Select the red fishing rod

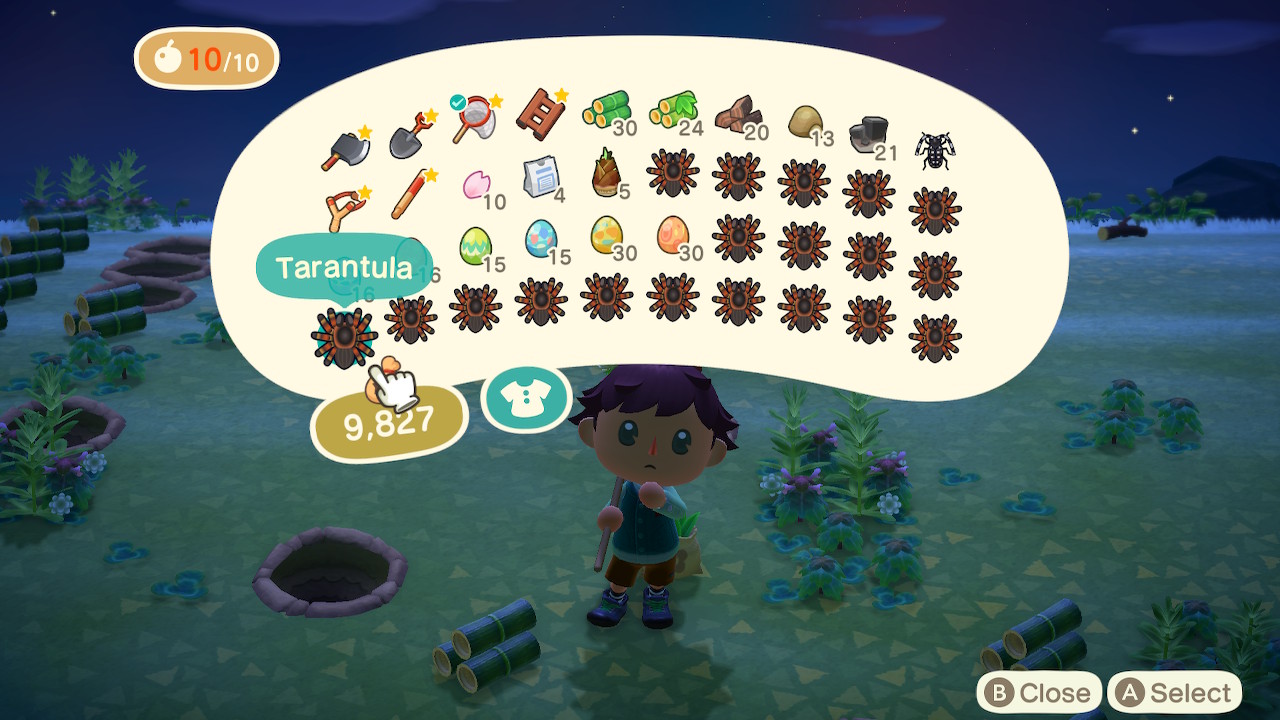point(410,193)
